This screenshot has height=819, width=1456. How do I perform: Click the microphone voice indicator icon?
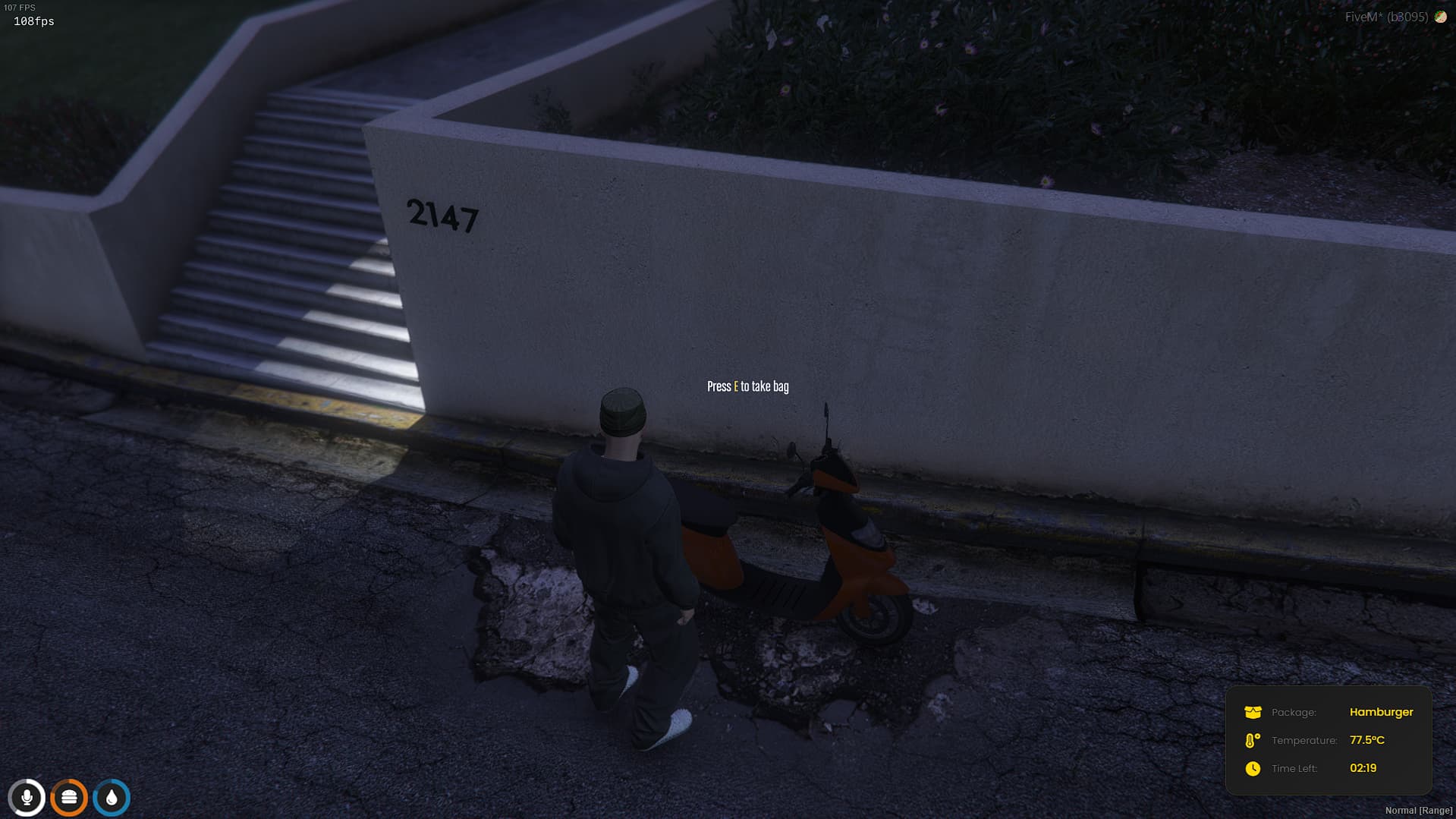27,797
